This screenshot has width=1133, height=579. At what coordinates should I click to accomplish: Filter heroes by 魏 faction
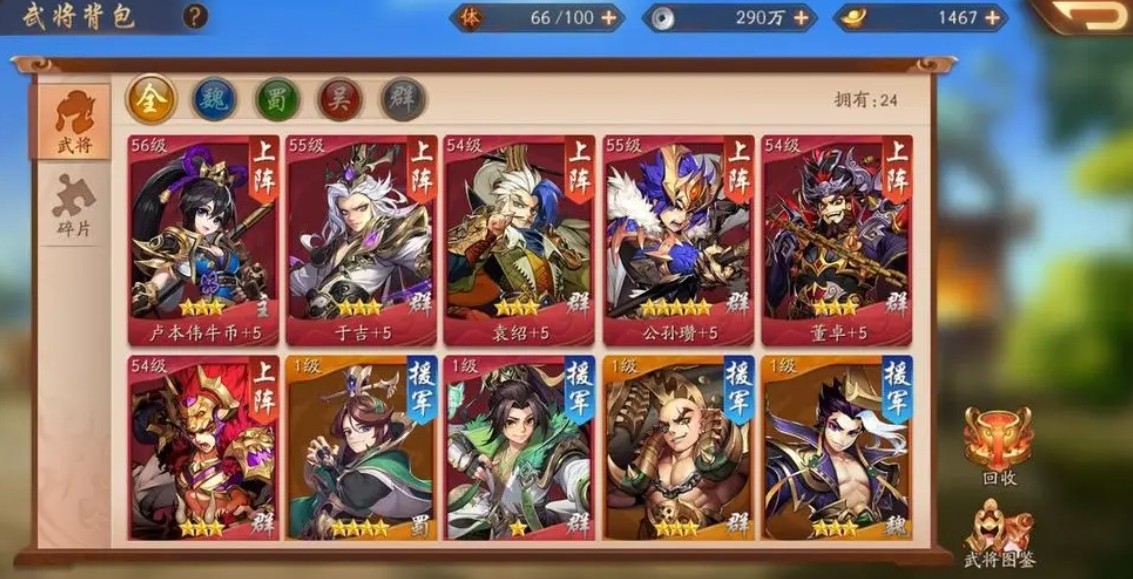(x=214, y=100)
